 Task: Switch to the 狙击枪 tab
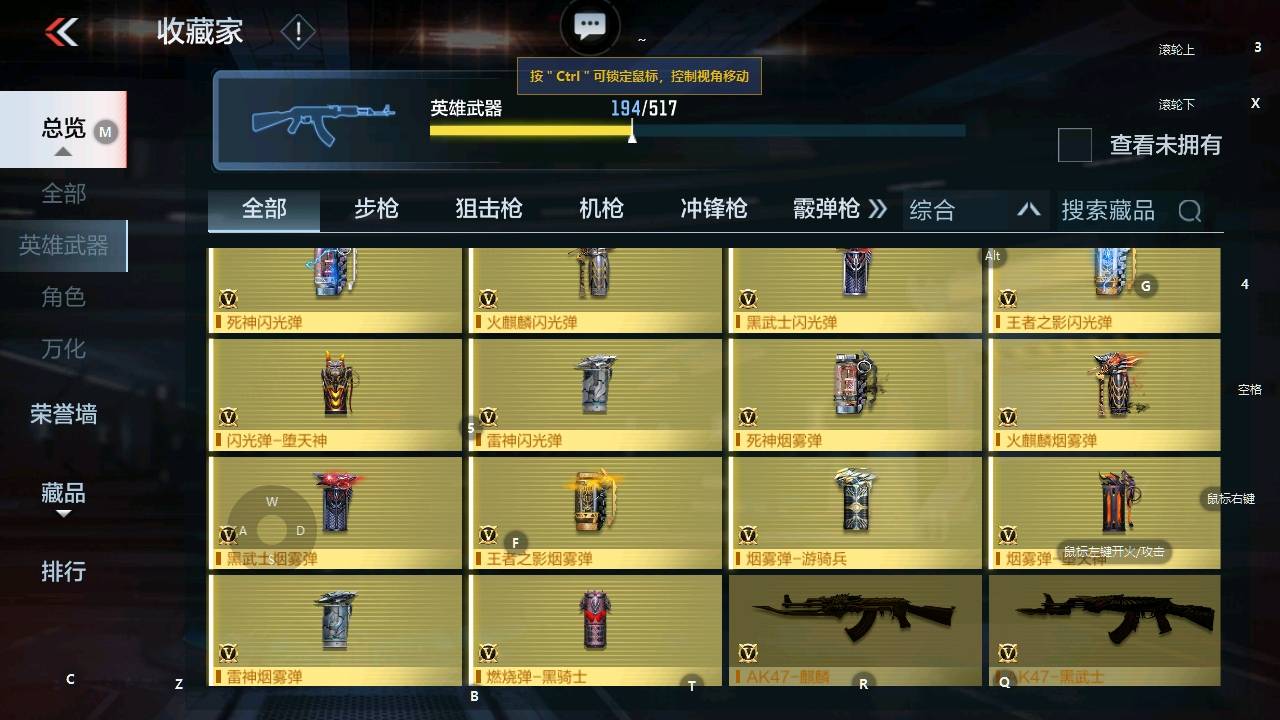pos(488,209)
